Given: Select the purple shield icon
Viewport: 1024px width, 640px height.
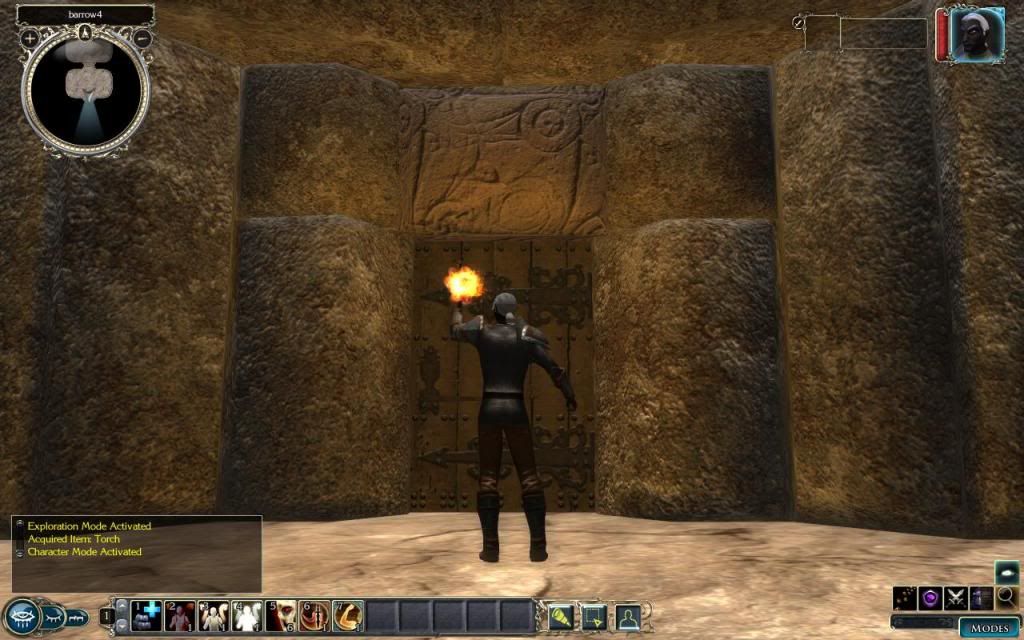Looking at the screenshot, I should click(x=930, y=598).
